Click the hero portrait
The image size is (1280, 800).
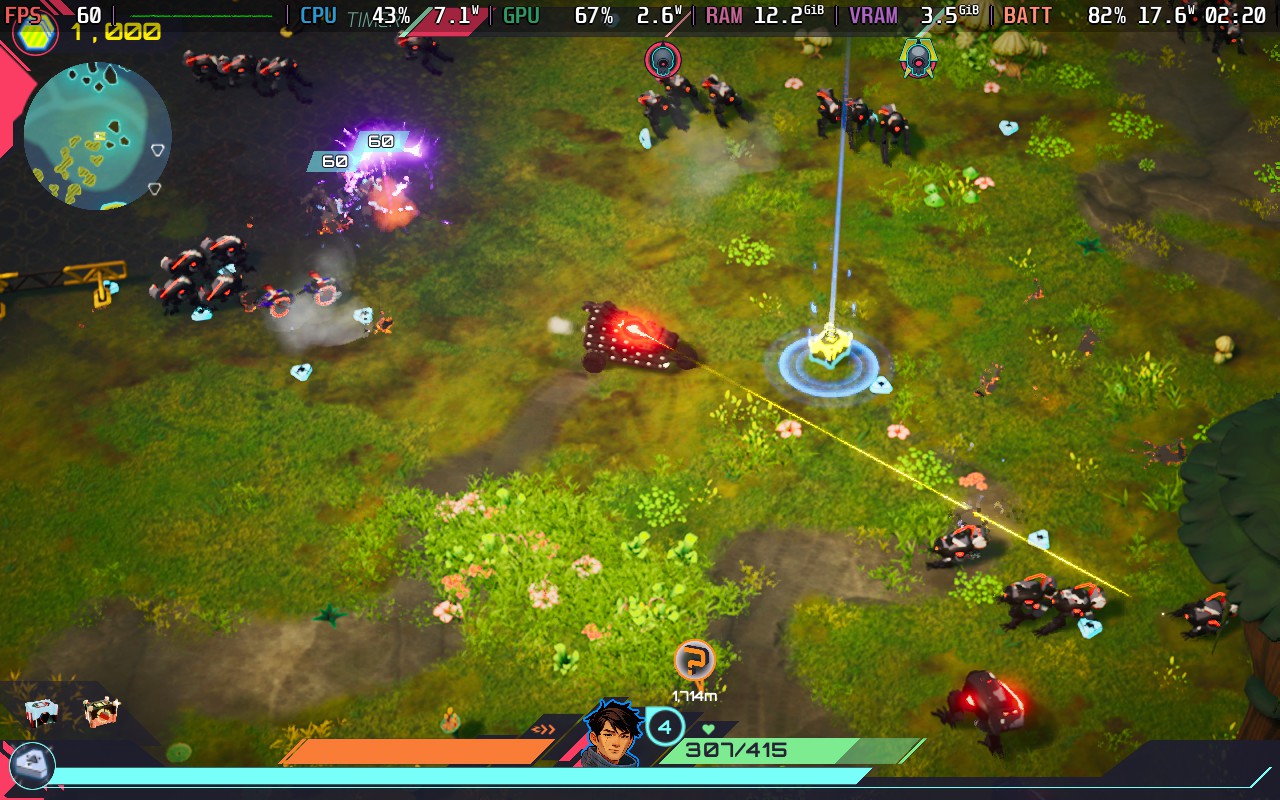coord(611,733)
